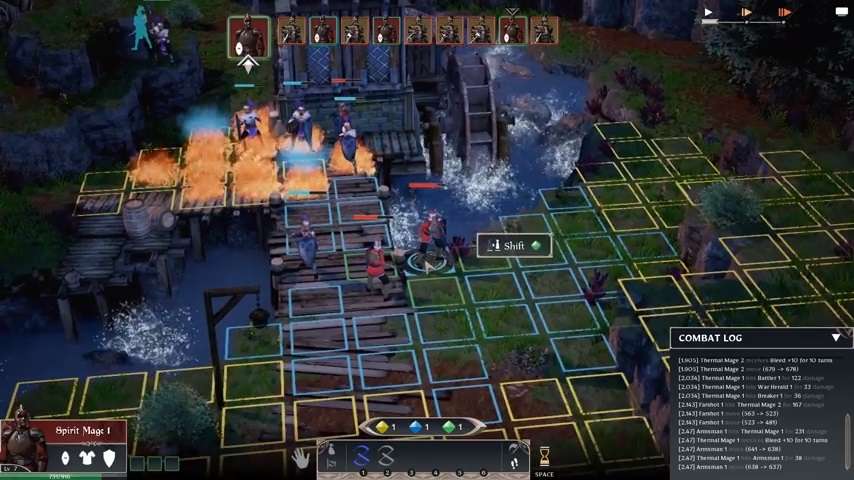The image size is (854, 480).
Task: Set combat speed to double fast-forward
Action: click(x=746, y=13)
